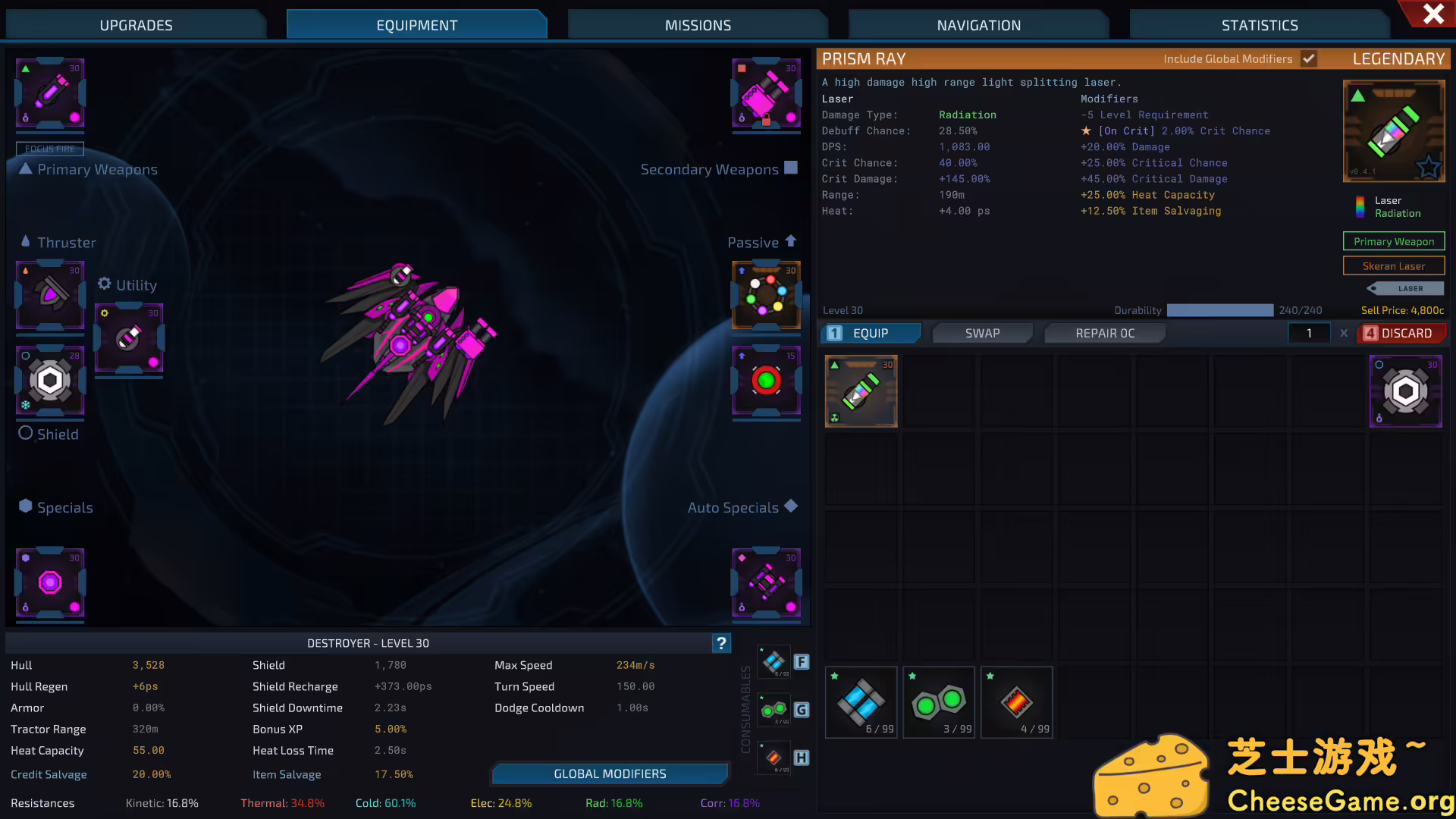Uncheck Include Global Modifiers
The width and height of the screenshot is (1456, 819).
(1309, 58)
